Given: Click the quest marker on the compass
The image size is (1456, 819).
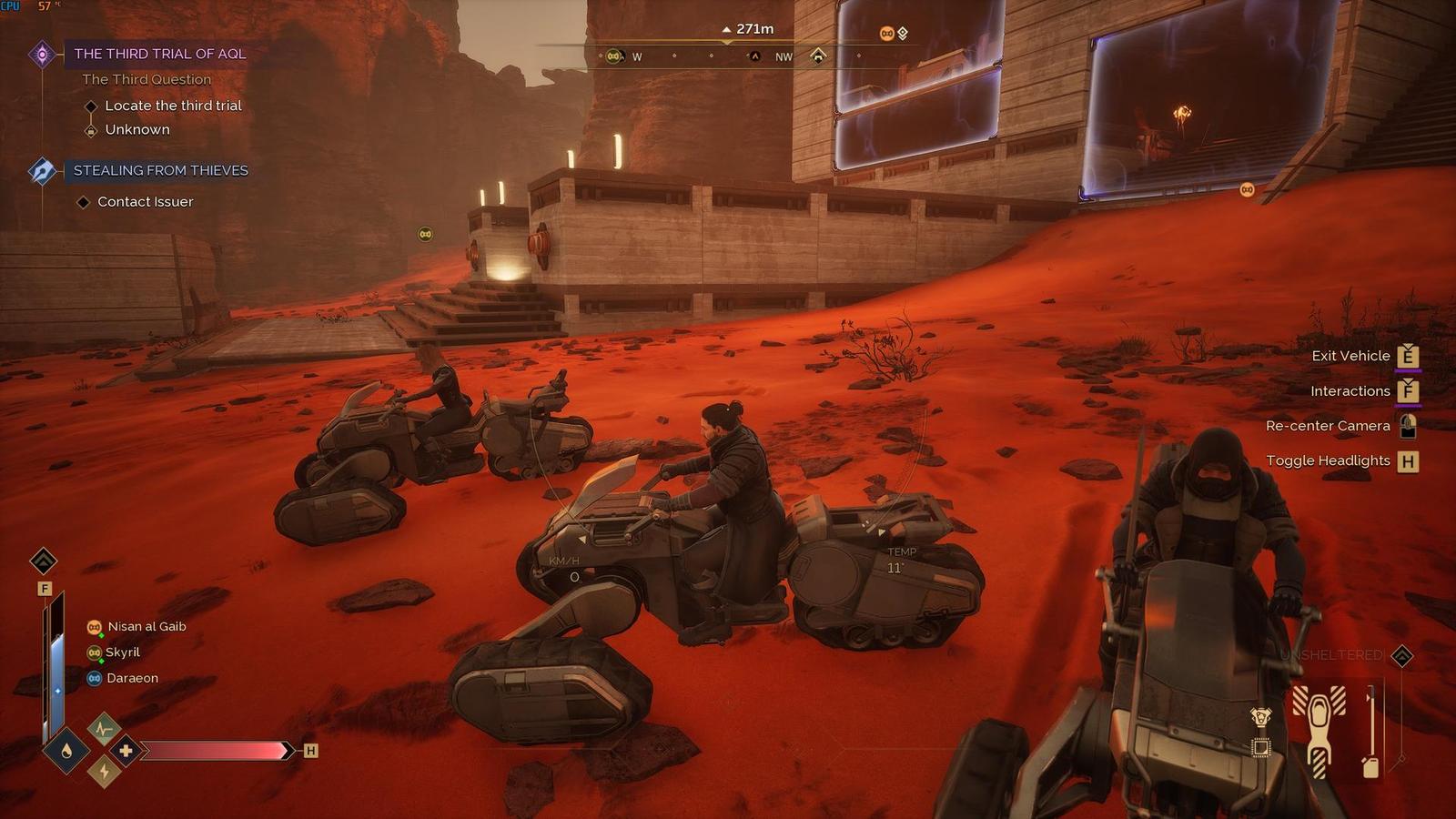Looking at the screenshot, I should 754,56.
